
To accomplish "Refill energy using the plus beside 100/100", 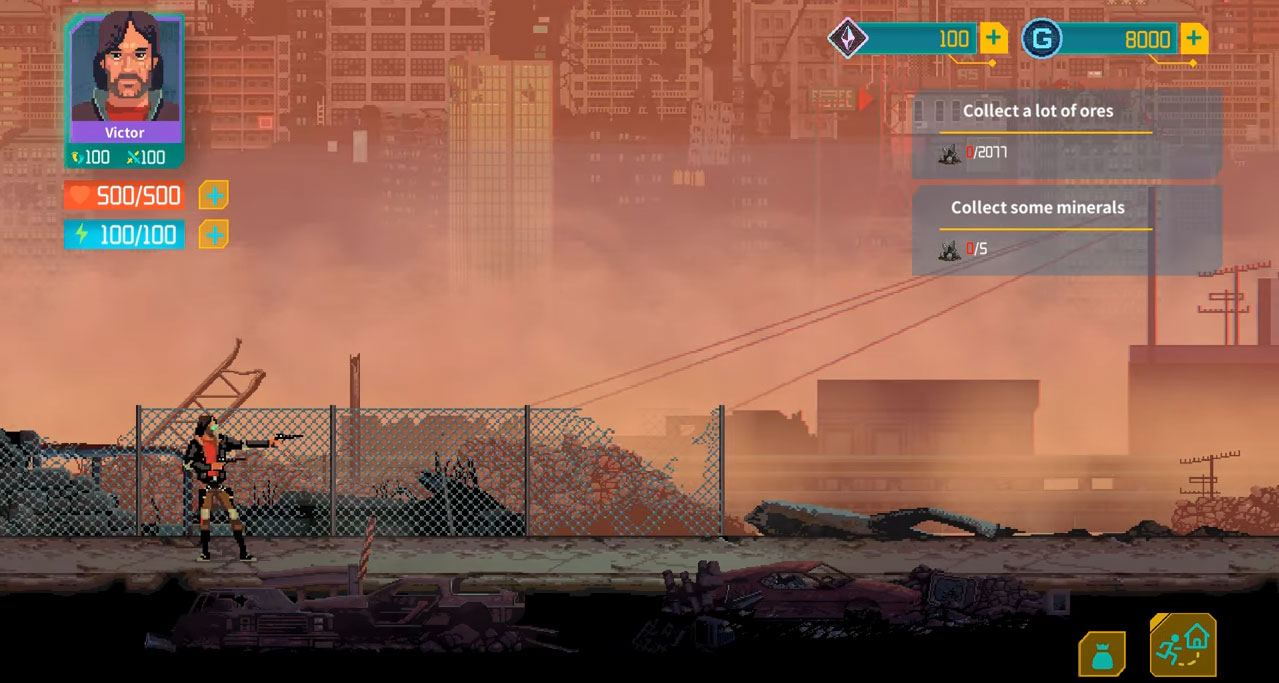I will click(x=214, y=235).
